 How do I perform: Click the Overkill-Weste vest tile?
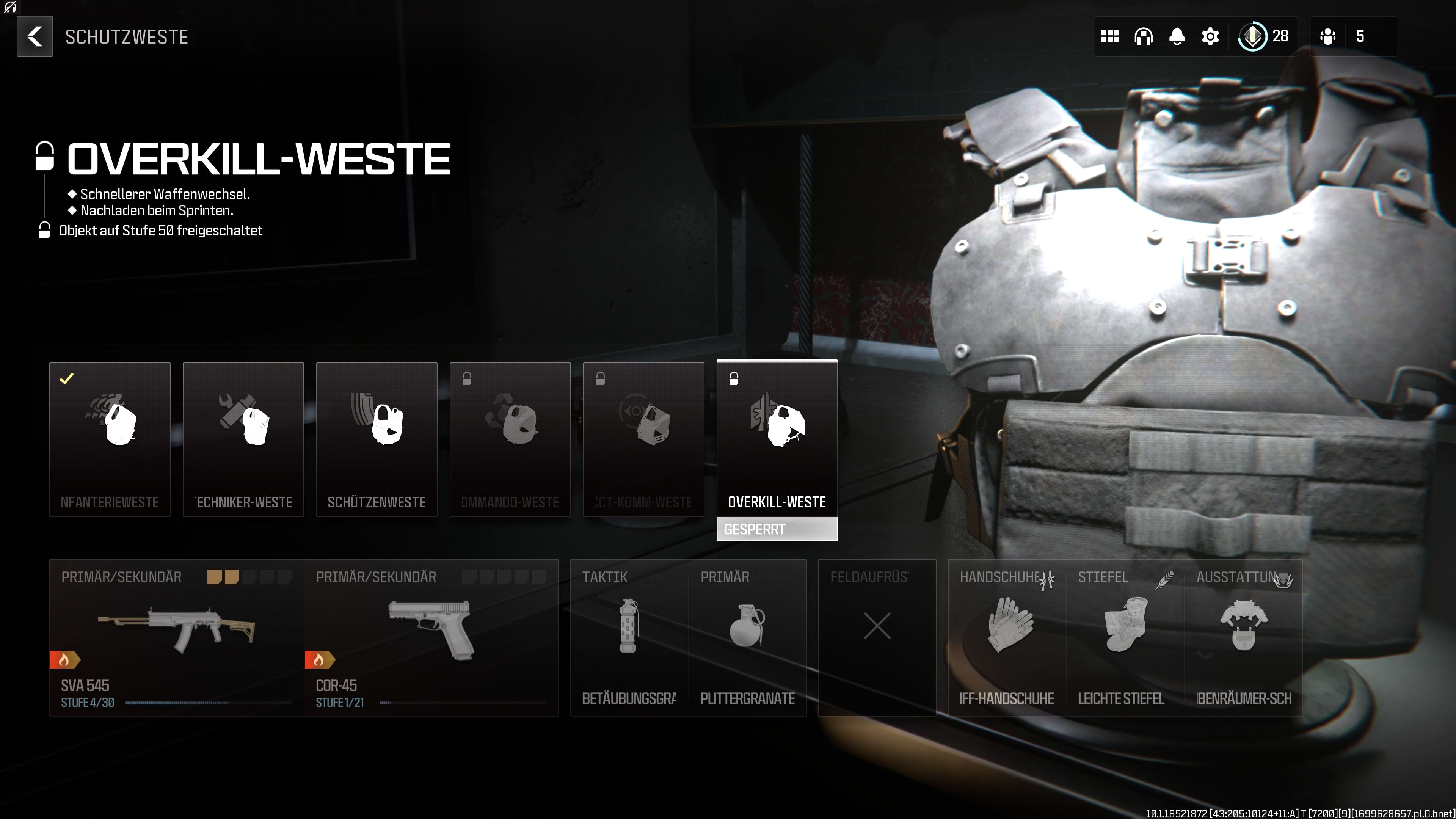(777, 439)
